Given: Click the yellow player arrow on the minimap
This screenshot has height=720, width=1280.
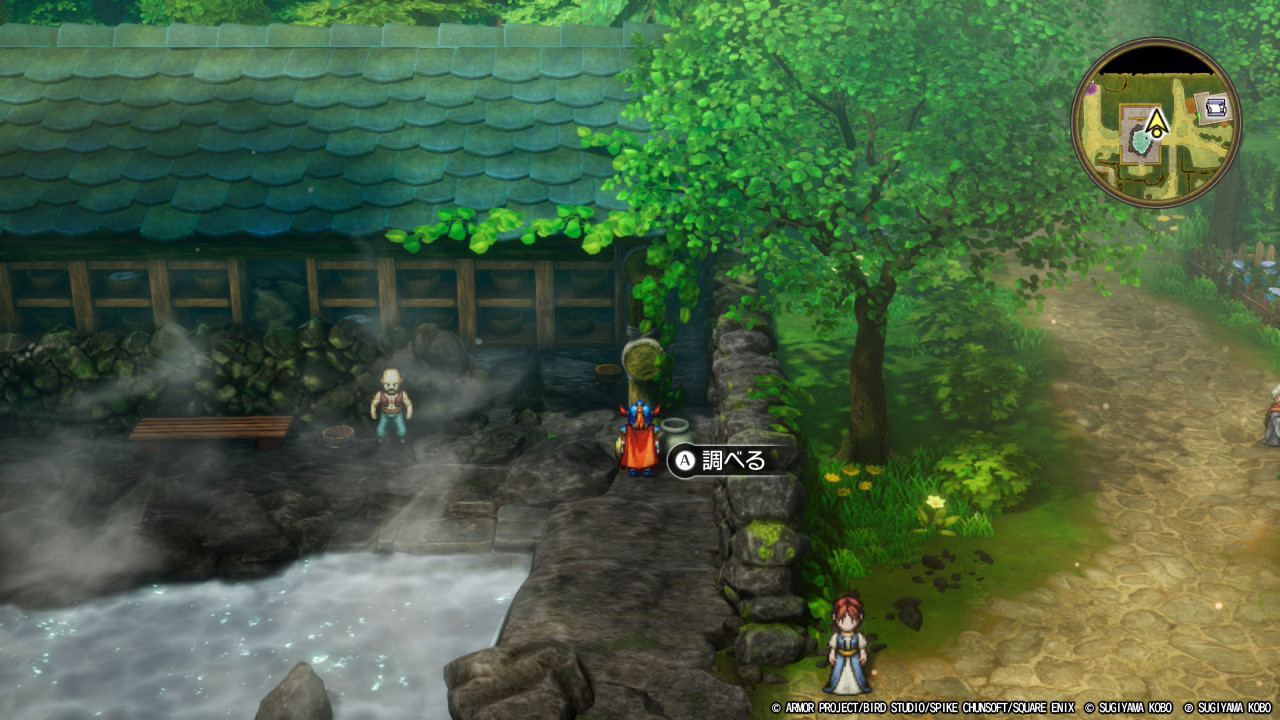Looking at the screenshot, I should 1157,123.
